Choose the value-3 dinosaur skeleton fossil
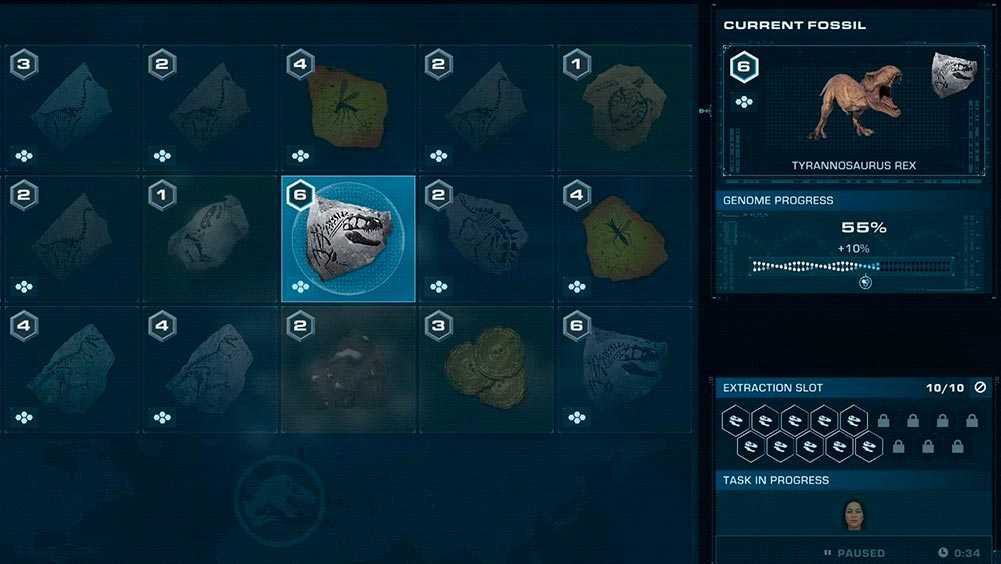This screenshot has width=1001, height=564. coord(70,108)
